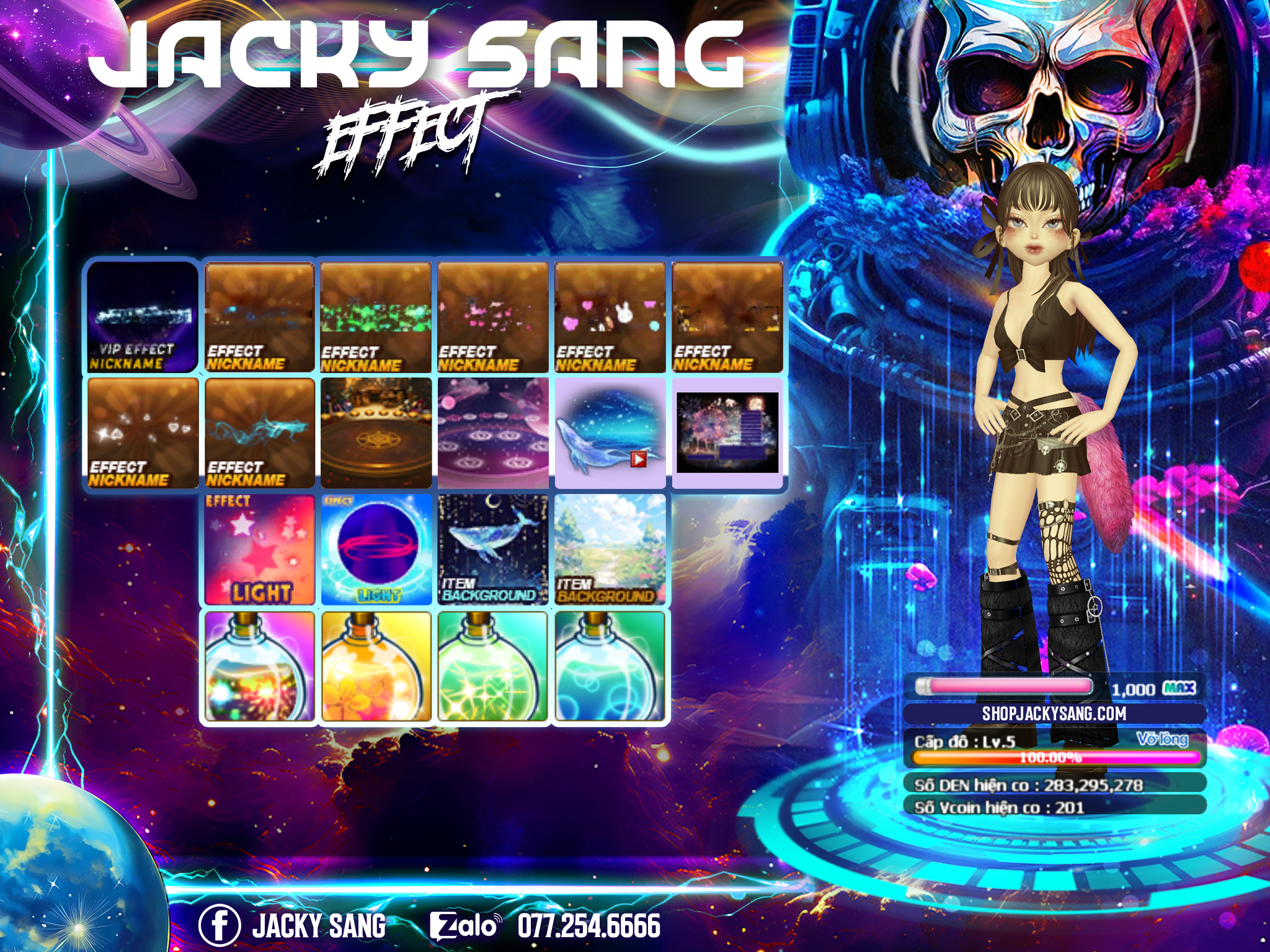
Task: Open the Jacky Sang Facebook icon
Action: coord(219,925)
